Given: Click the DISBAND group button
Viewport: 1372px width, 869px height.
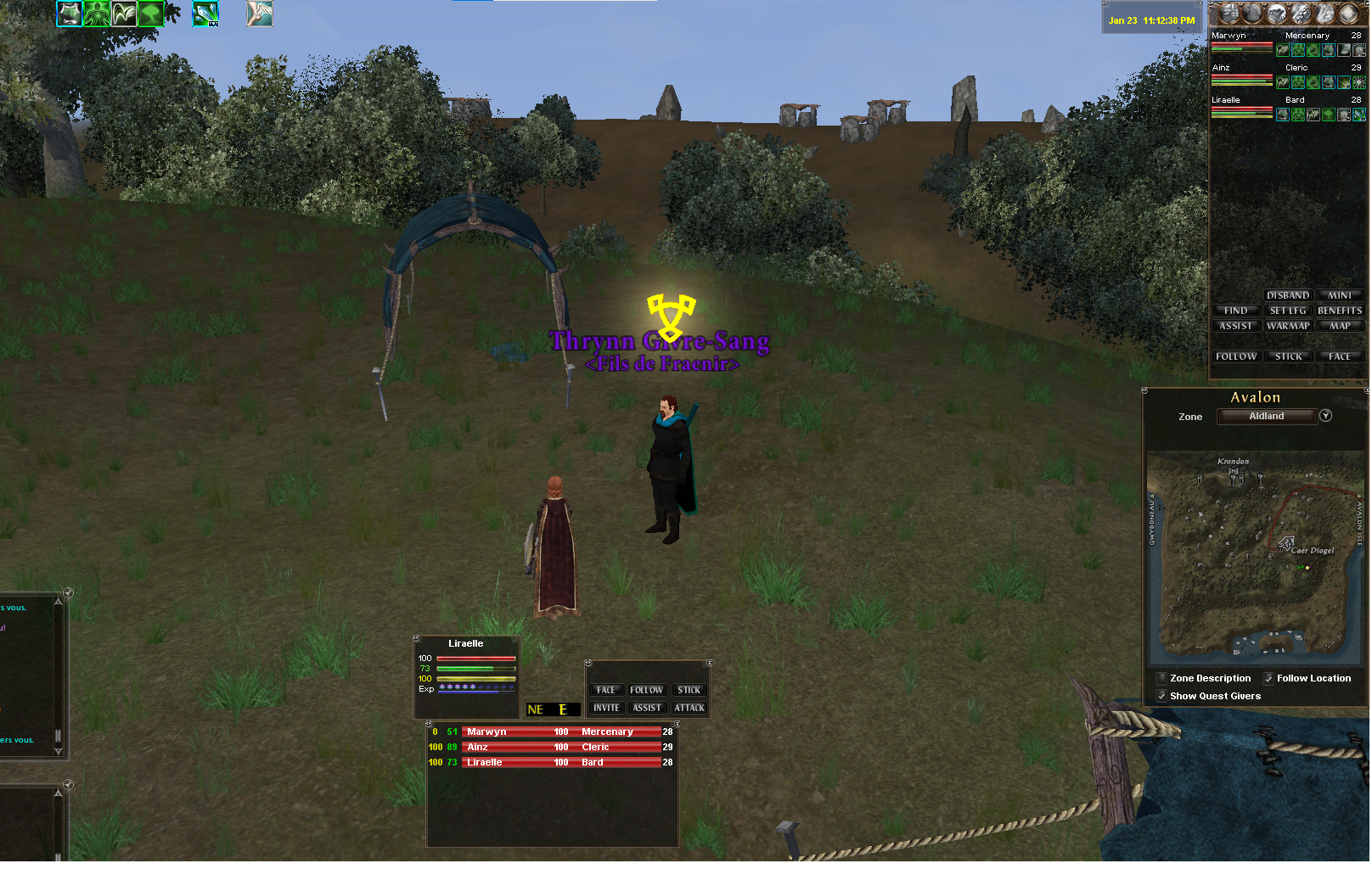Looking at the screenshot, I should [1287, 295].
